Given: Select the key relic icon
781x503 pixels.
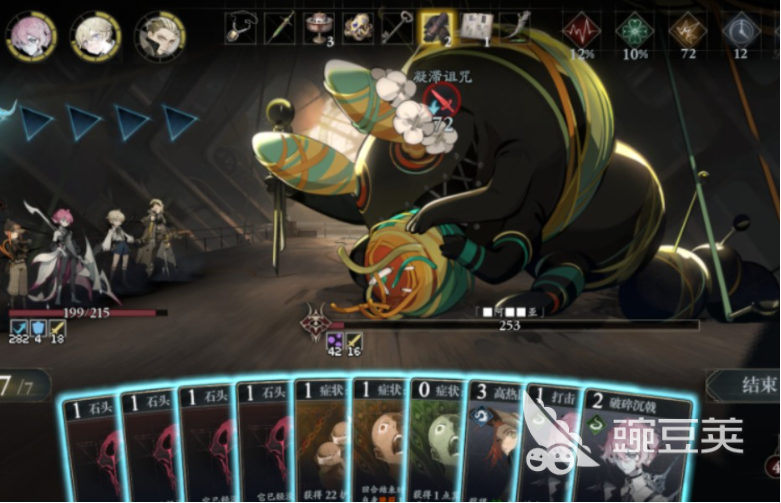Looking at the screenshot, I should 396,27.
